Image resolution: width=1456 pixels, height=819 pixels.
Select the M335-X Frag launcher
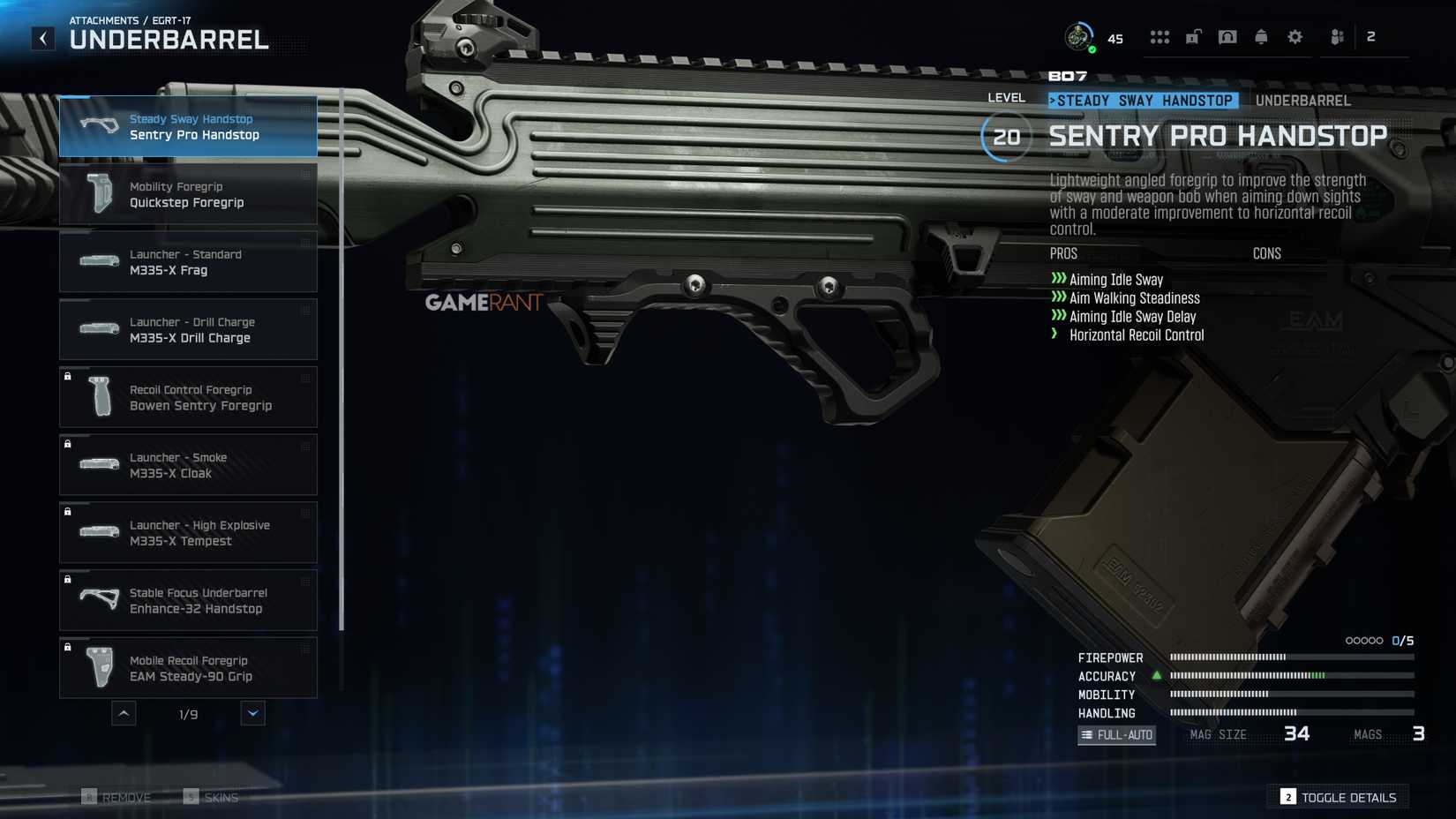pyautogui.click(x=188, y=261)
